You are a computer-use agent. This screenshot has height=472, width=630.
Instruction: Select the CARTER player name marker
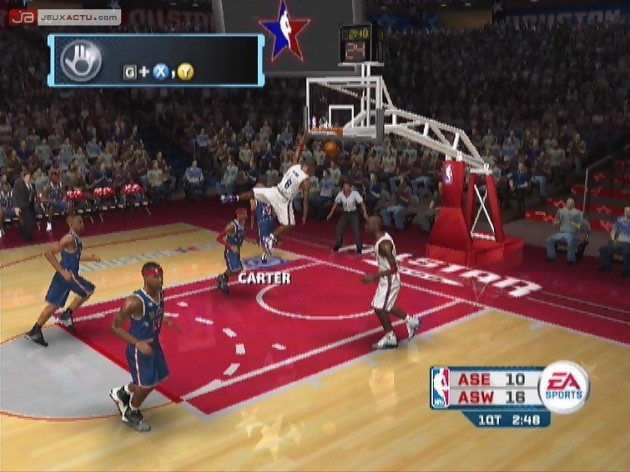click(265, 277)
